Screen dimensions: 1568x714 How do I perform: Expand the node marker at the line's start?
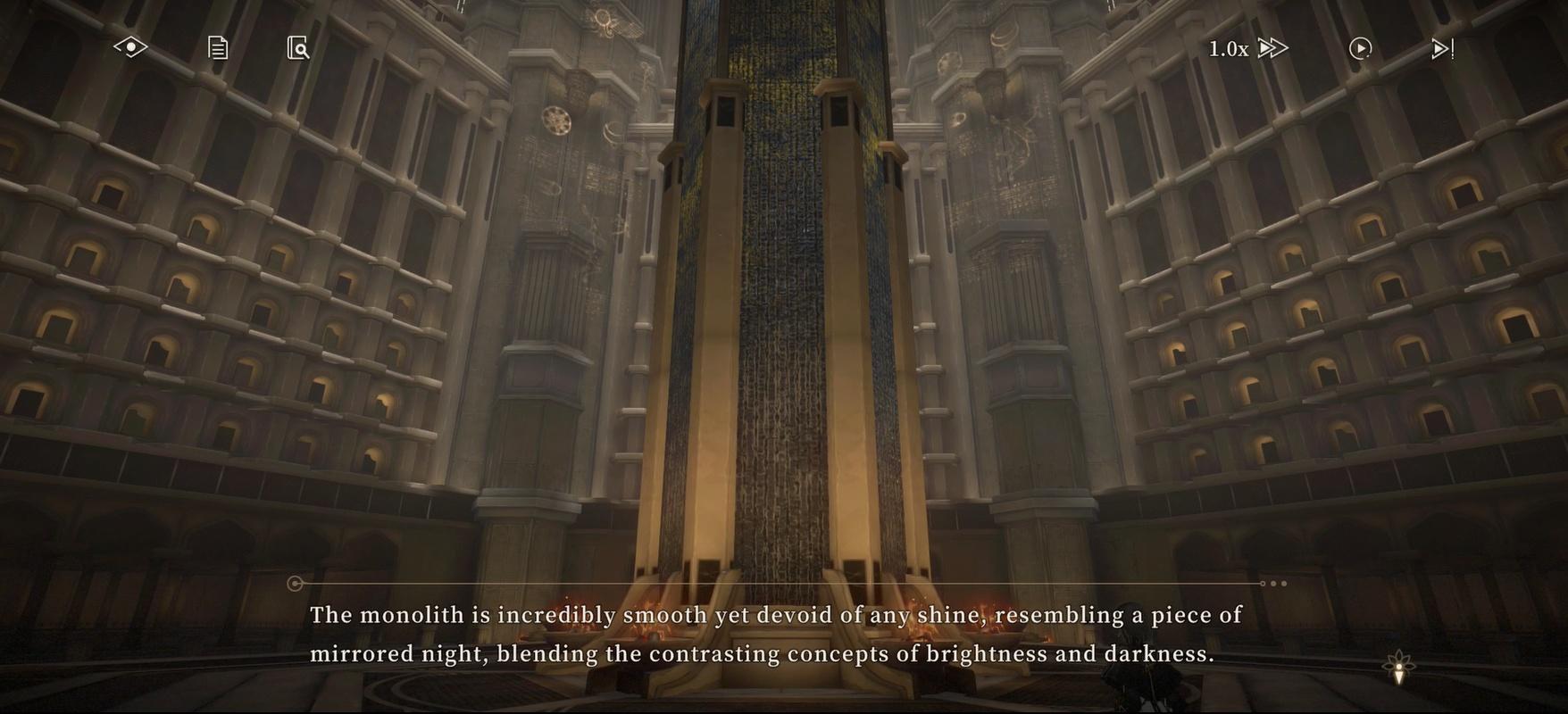[x=295, y=583]
